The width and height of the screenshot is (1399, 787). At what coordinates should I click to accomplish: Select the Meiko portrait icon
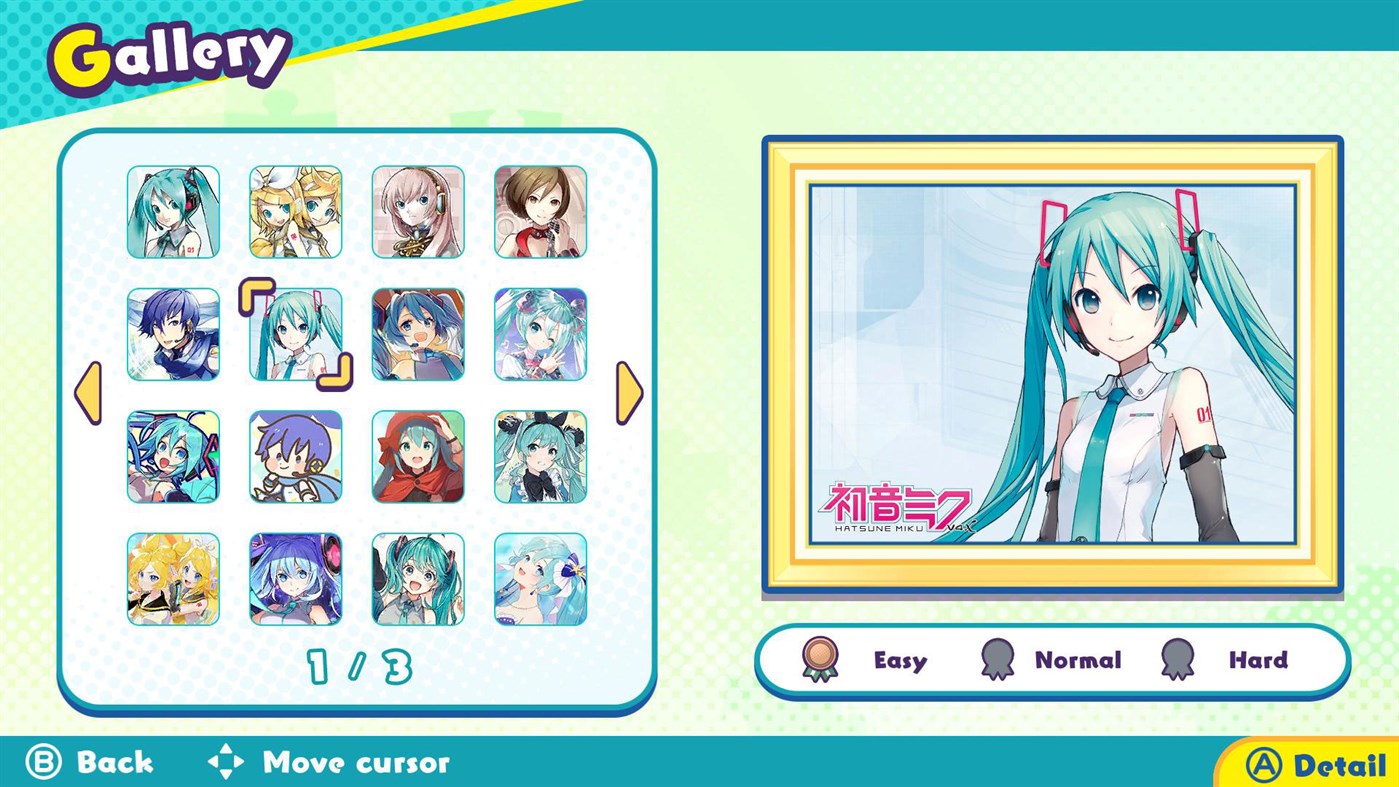(x=539, y=210)
